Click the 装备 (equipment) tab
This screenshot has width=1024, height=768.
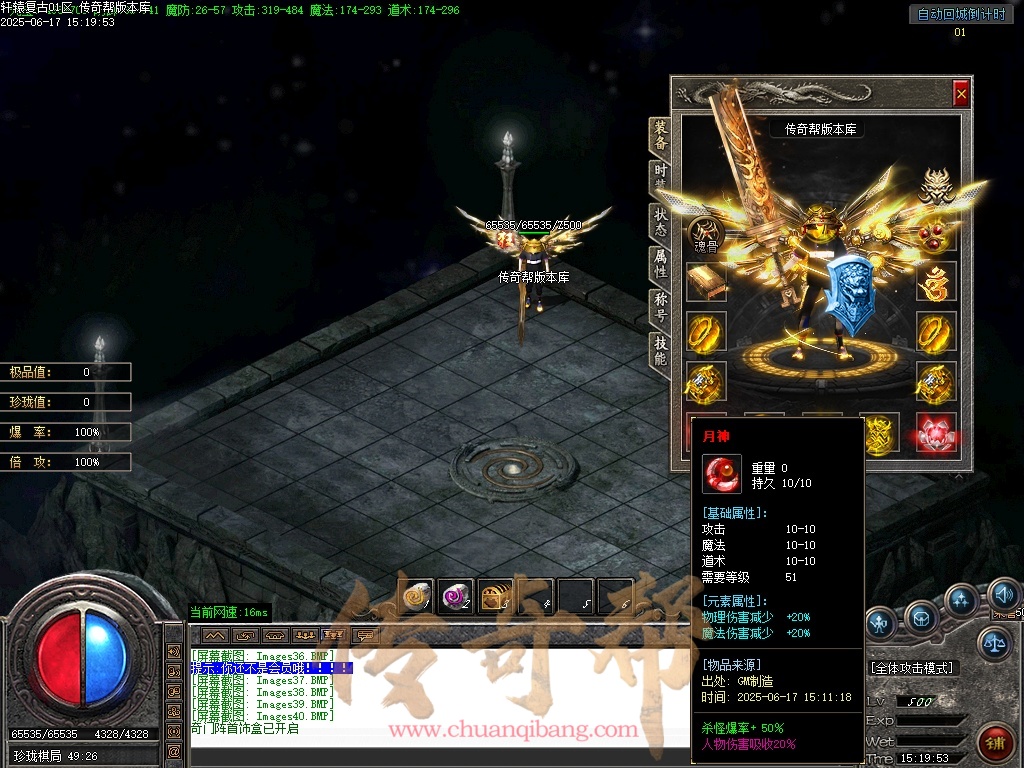661,134
